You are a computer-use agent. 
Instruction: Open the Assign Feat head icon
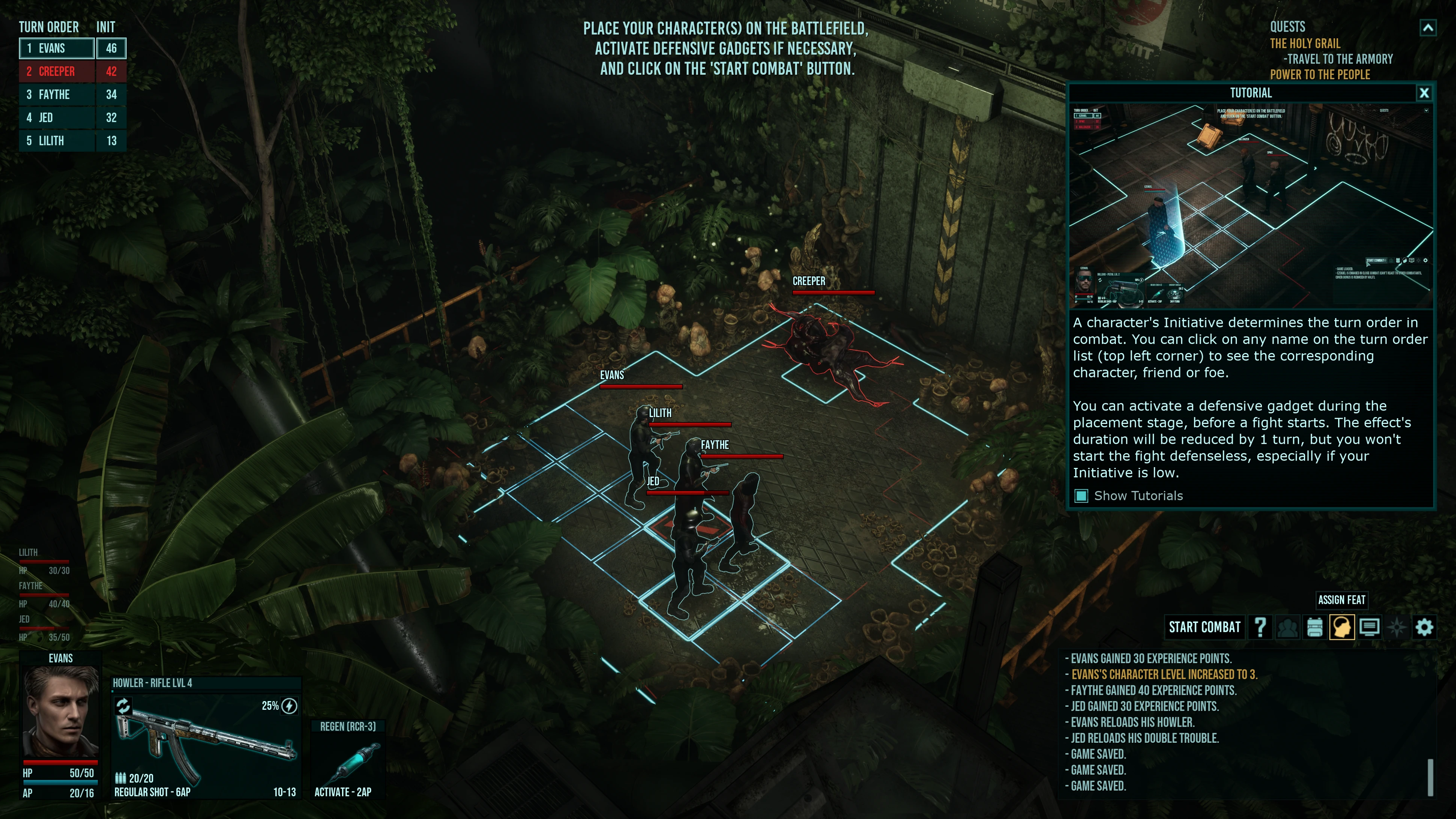tap(1342, 627)
